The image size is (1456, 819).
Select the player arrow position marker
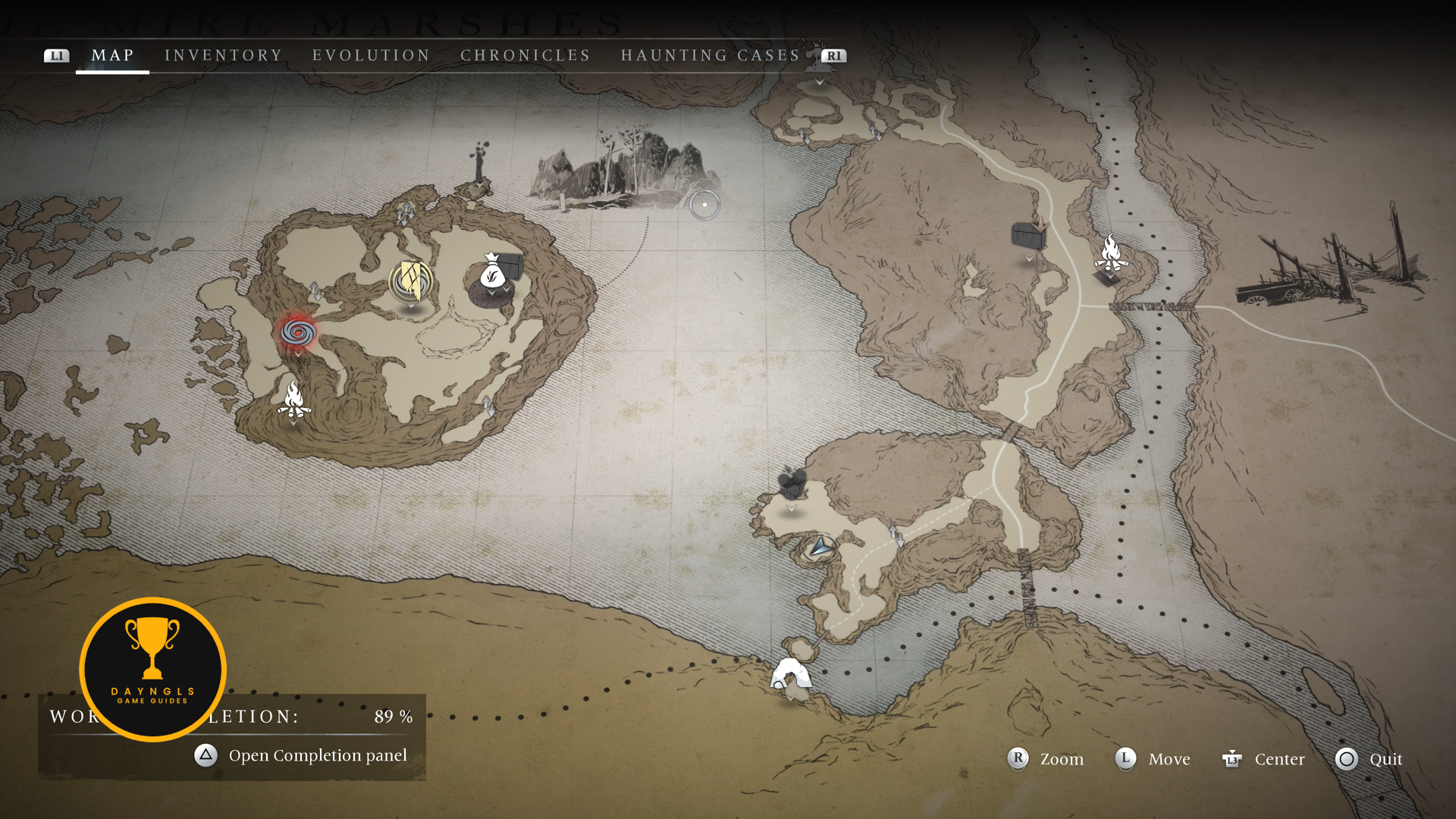[820, 546]
